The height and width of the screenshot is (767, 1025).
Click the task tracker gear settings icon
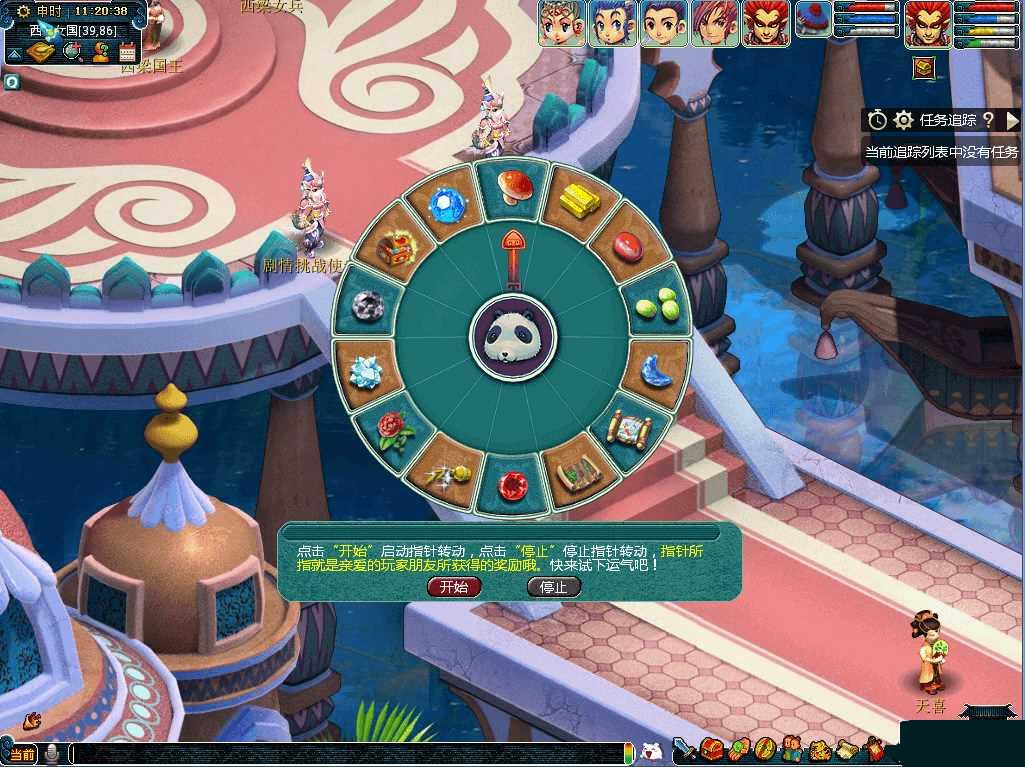click(x=903, y=120)
